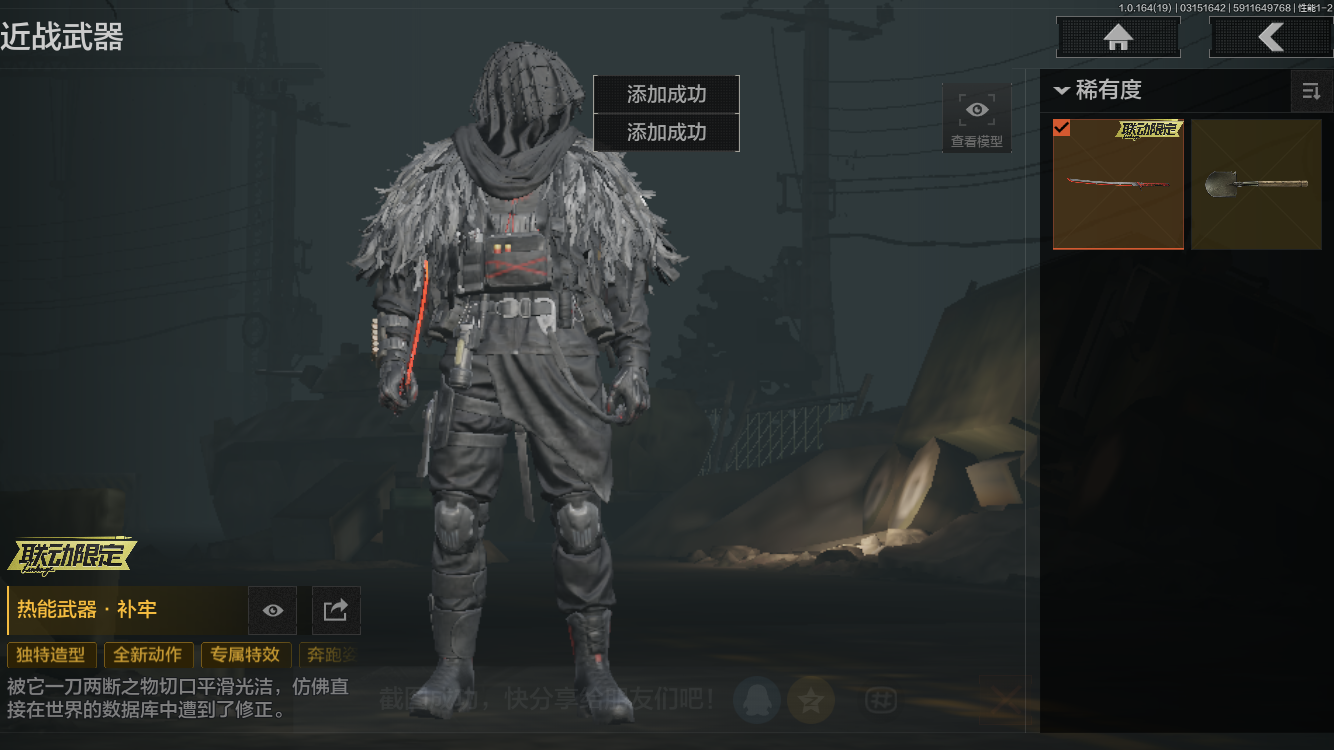Screen dimensions: 1334x750
Task: Open the 联动限定 badge filter
Action: click(70, 556)
